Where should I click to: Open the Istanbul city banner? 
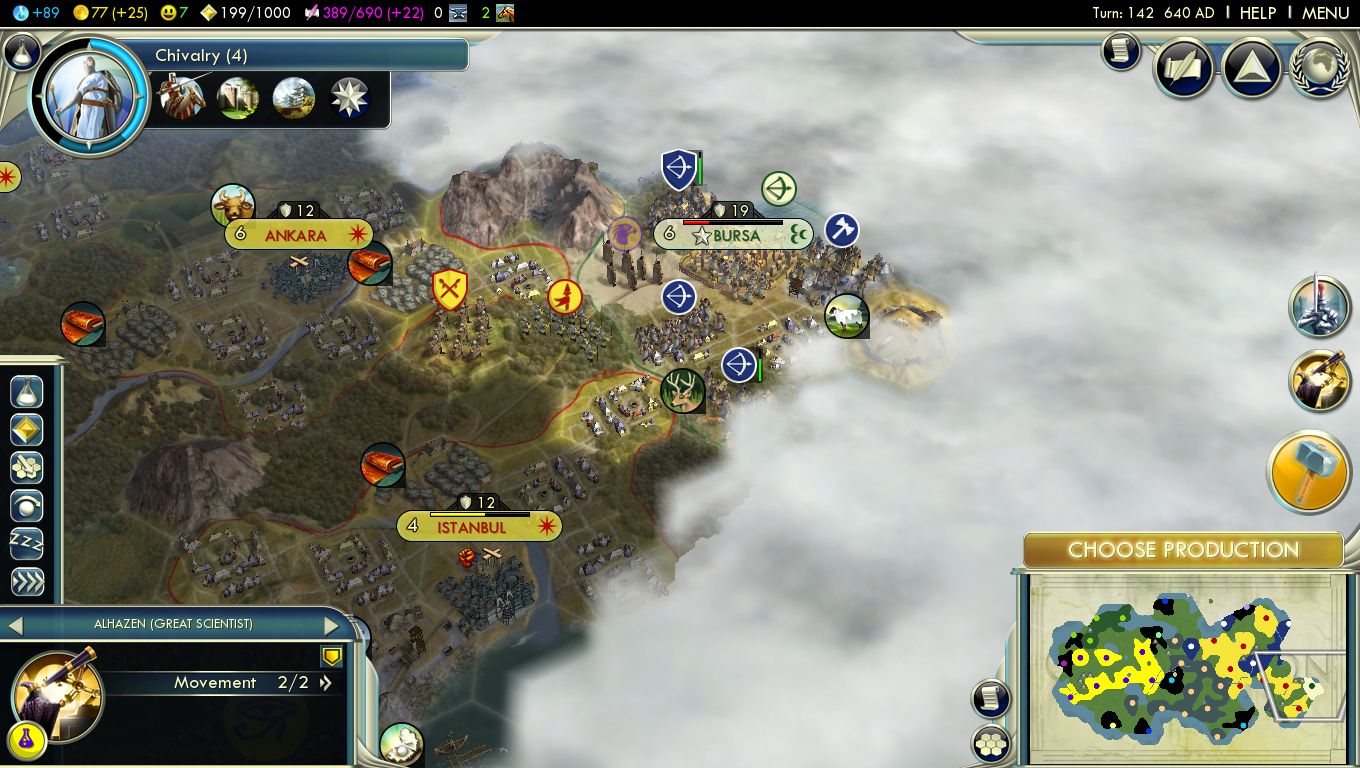(479, 527)
